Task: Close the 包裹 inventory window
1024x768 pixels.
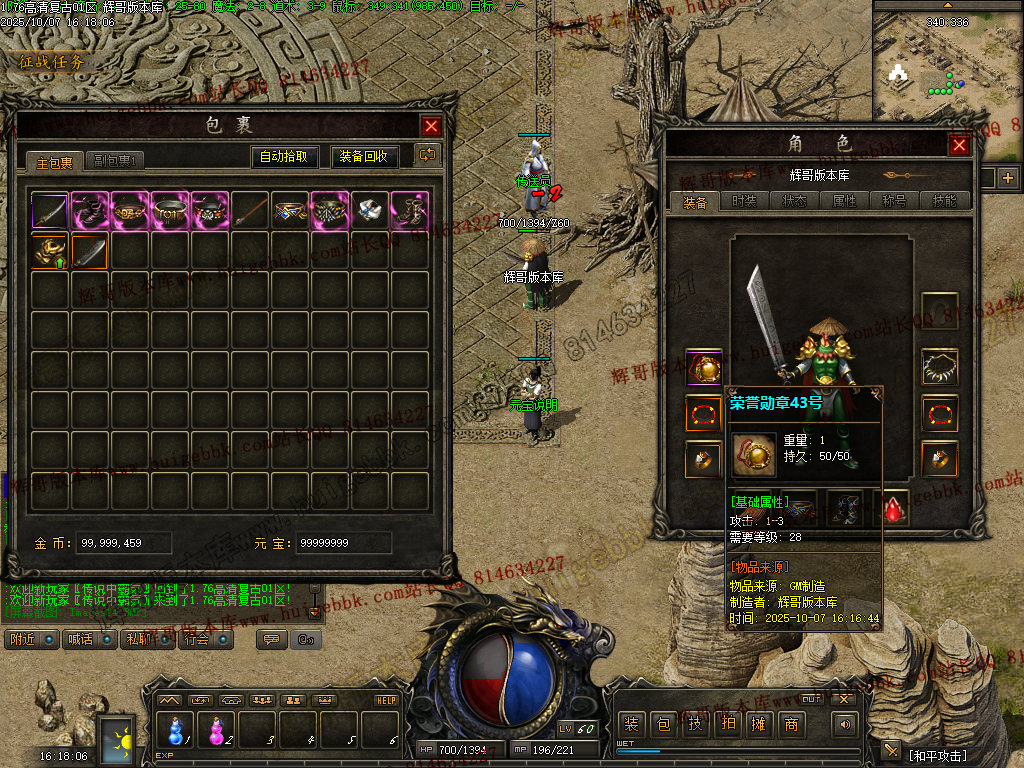Action: pyautogui.click(x=431, y=126)
